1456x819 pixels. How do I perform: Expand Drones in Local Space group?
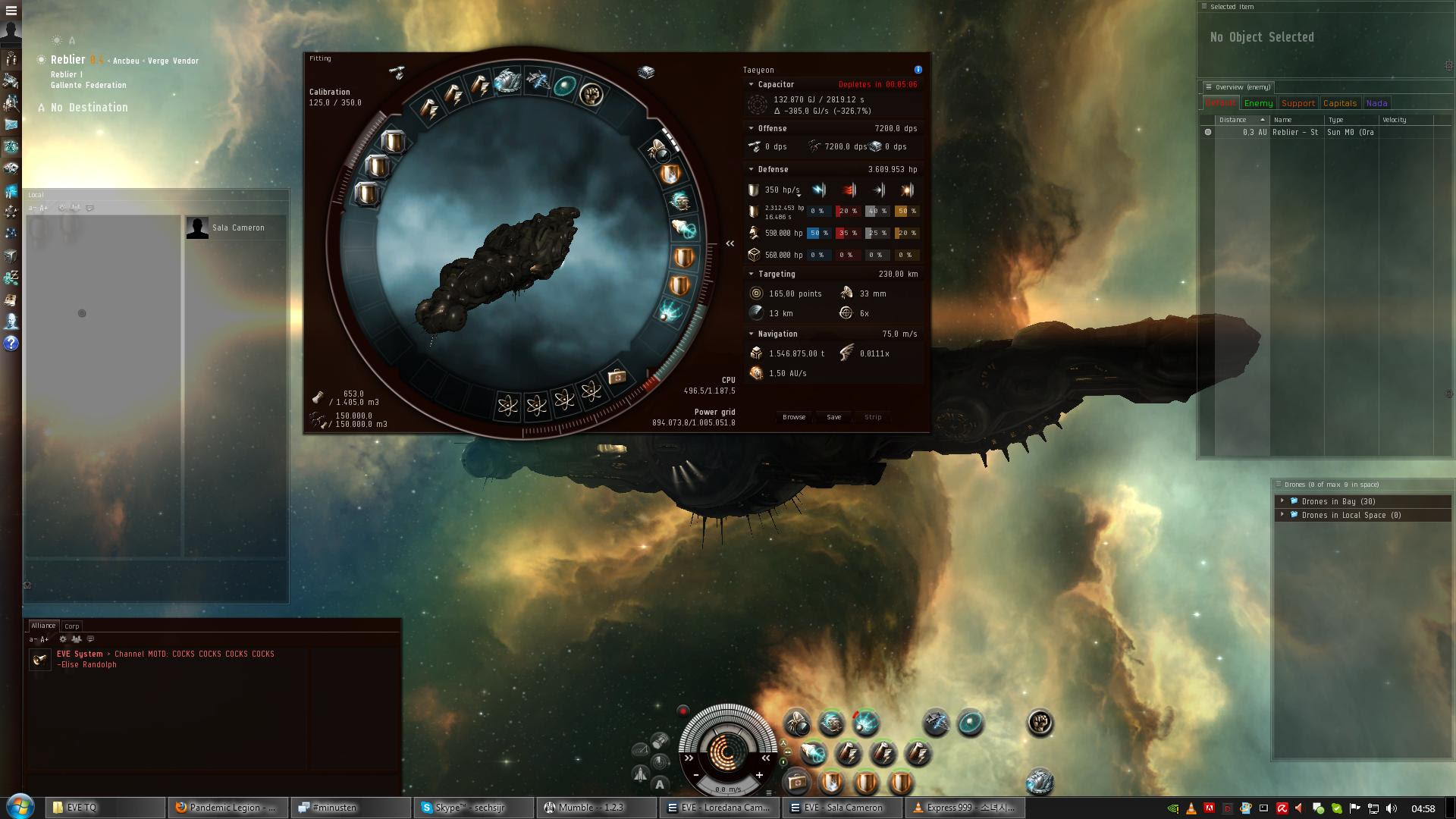1282,515
